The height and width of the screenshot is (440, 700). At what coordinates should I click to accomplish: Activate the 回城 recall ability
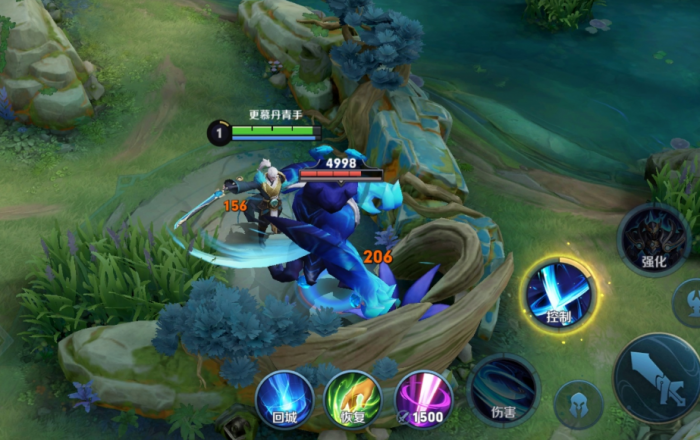pyautogui.click(x=283, y=397)
